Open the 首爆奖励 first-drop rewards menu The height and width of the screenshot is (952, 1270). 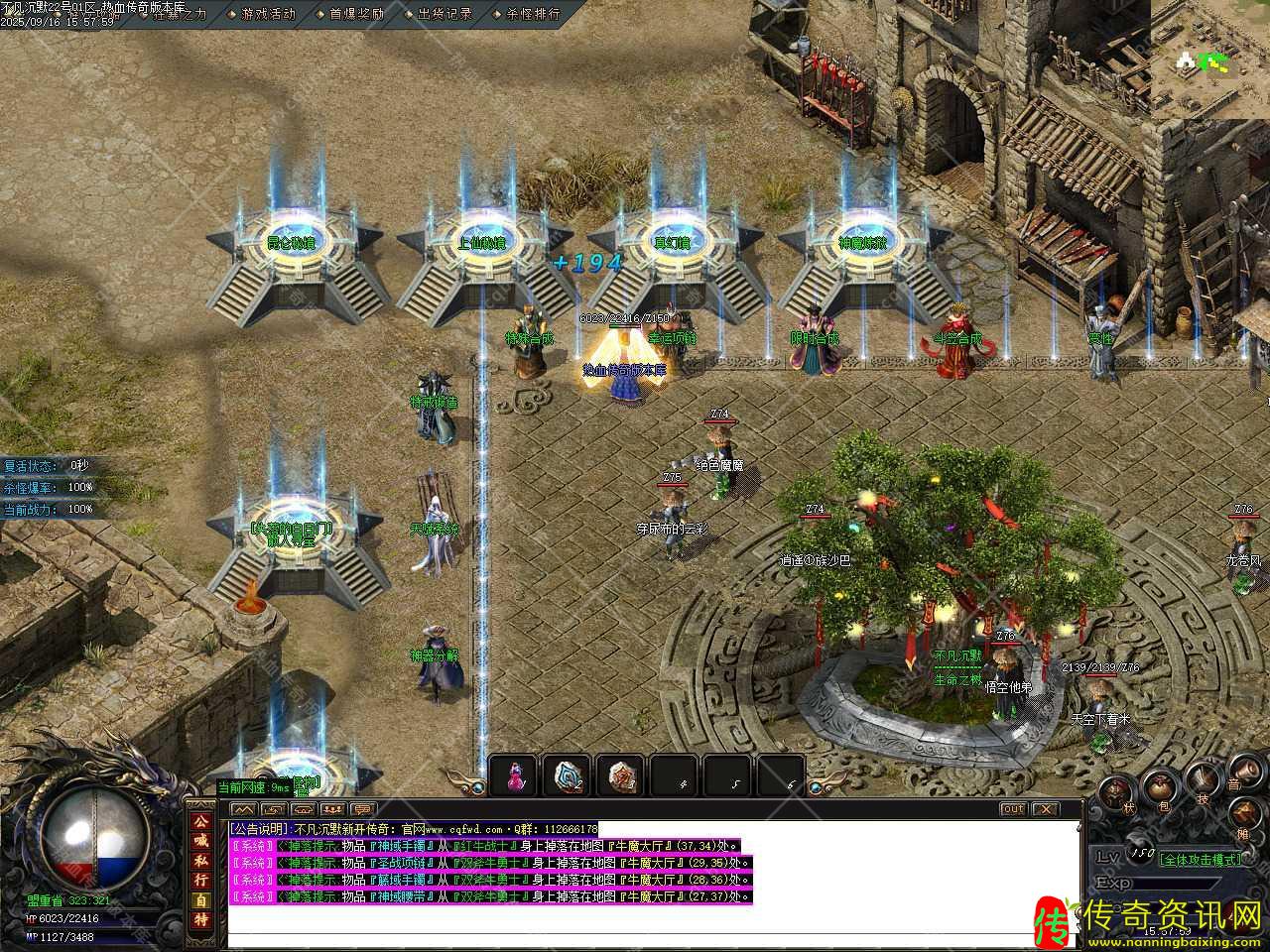[x=356, y=14]
